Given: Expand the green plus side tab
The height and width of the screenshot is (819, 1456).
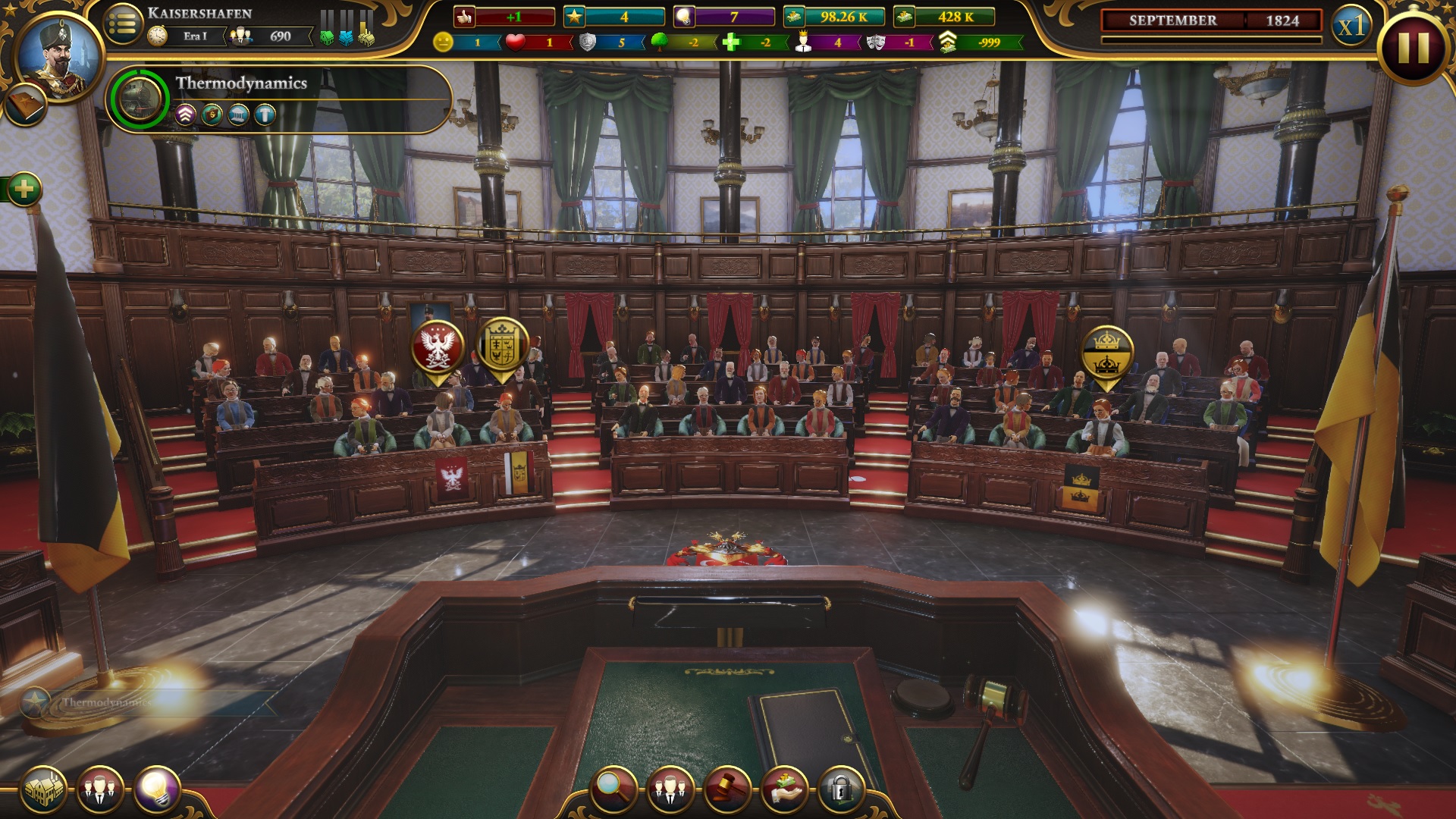Looking at the screenshot, I should (x=24, y=189).
